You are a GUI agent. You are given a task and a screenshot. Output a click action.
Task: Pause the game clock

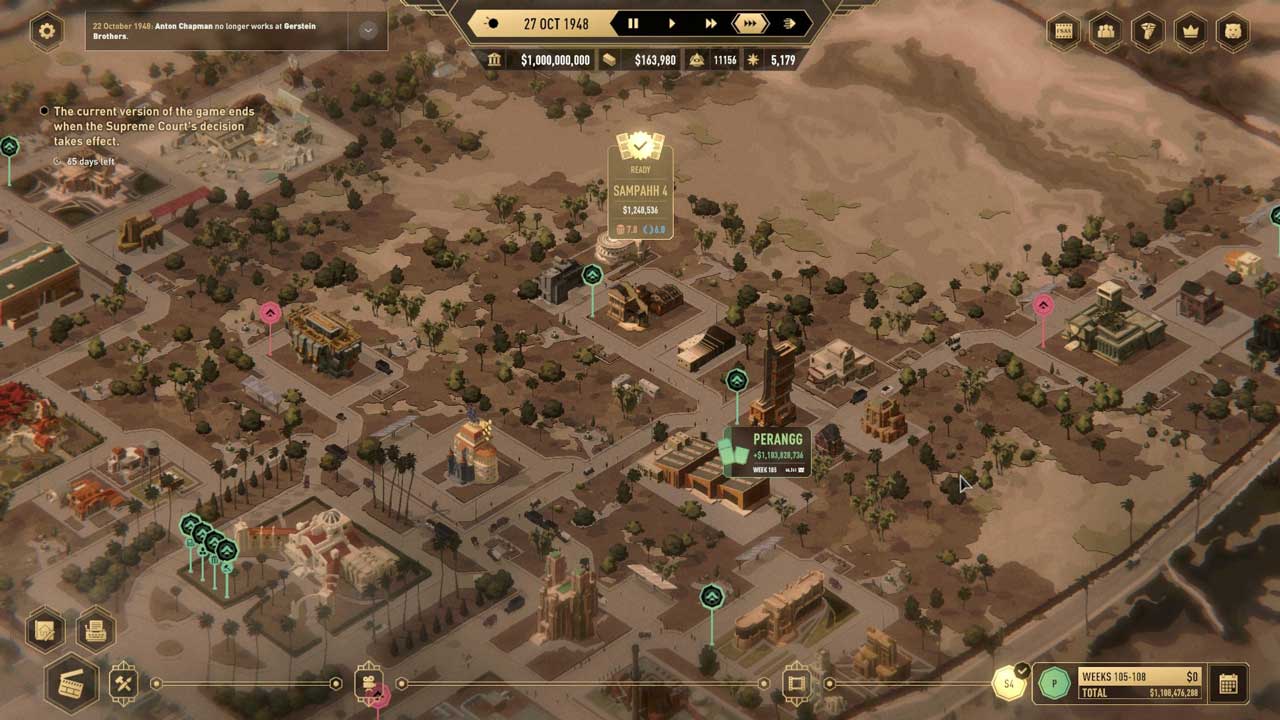coord(633,23)
